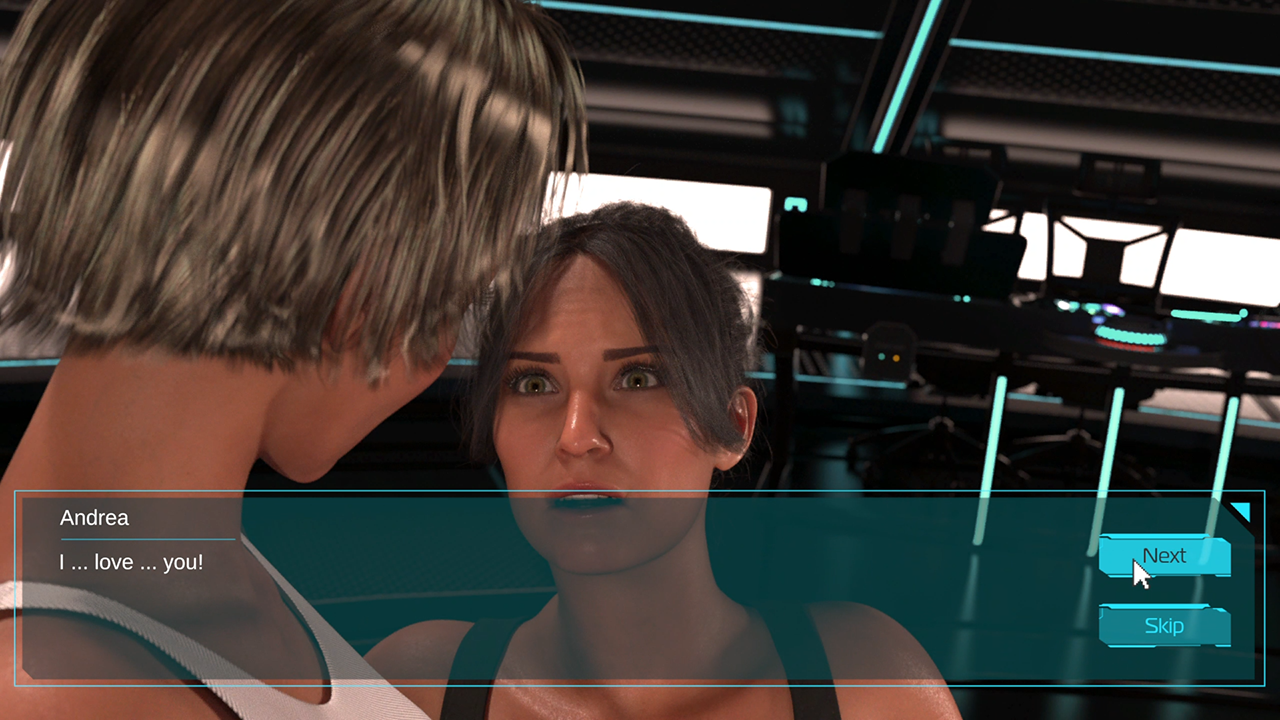Click the cyan triangle on the dialogue box corner
1280x720 pixels.
pyautogui.click(x=1242, y=511)
